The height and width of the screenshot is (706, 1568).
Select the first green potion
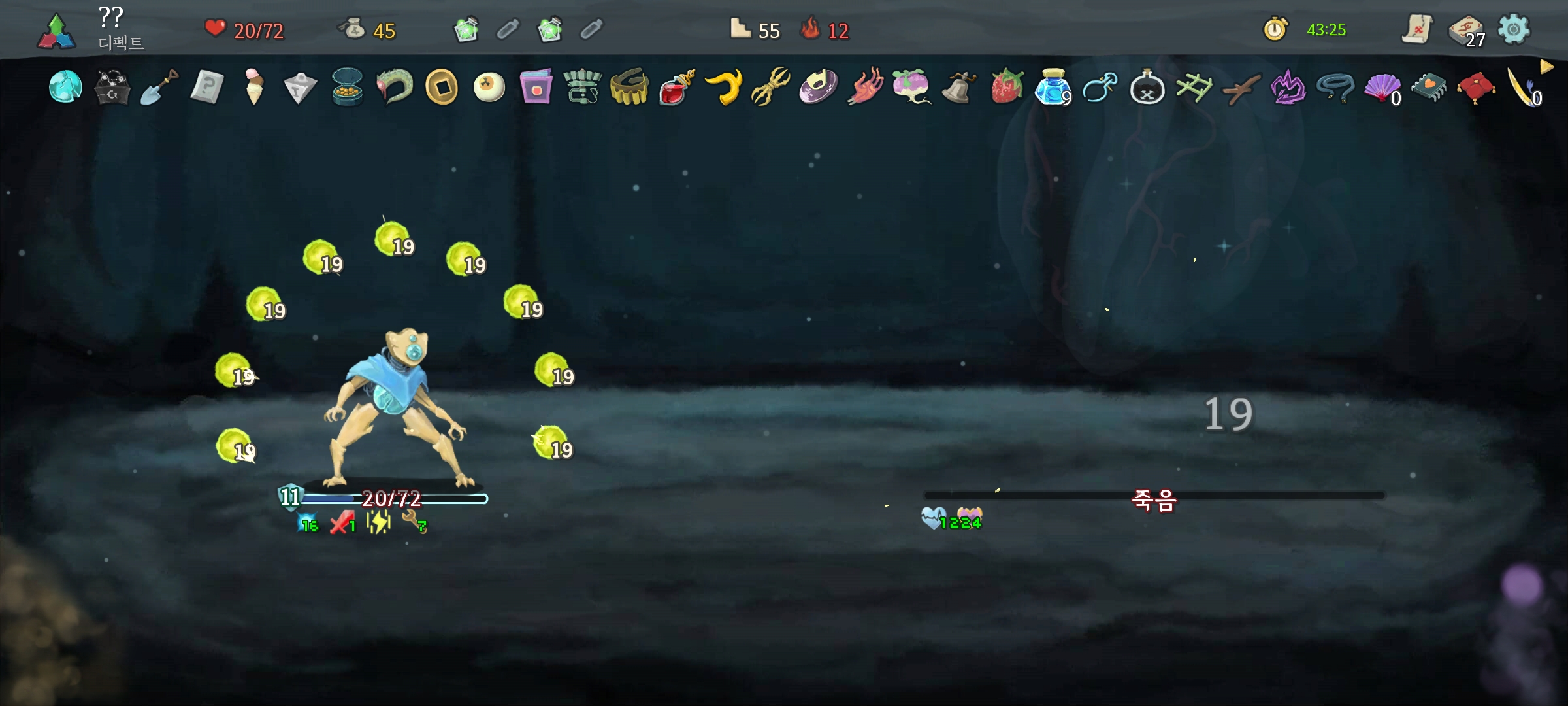tap(466, 29)
